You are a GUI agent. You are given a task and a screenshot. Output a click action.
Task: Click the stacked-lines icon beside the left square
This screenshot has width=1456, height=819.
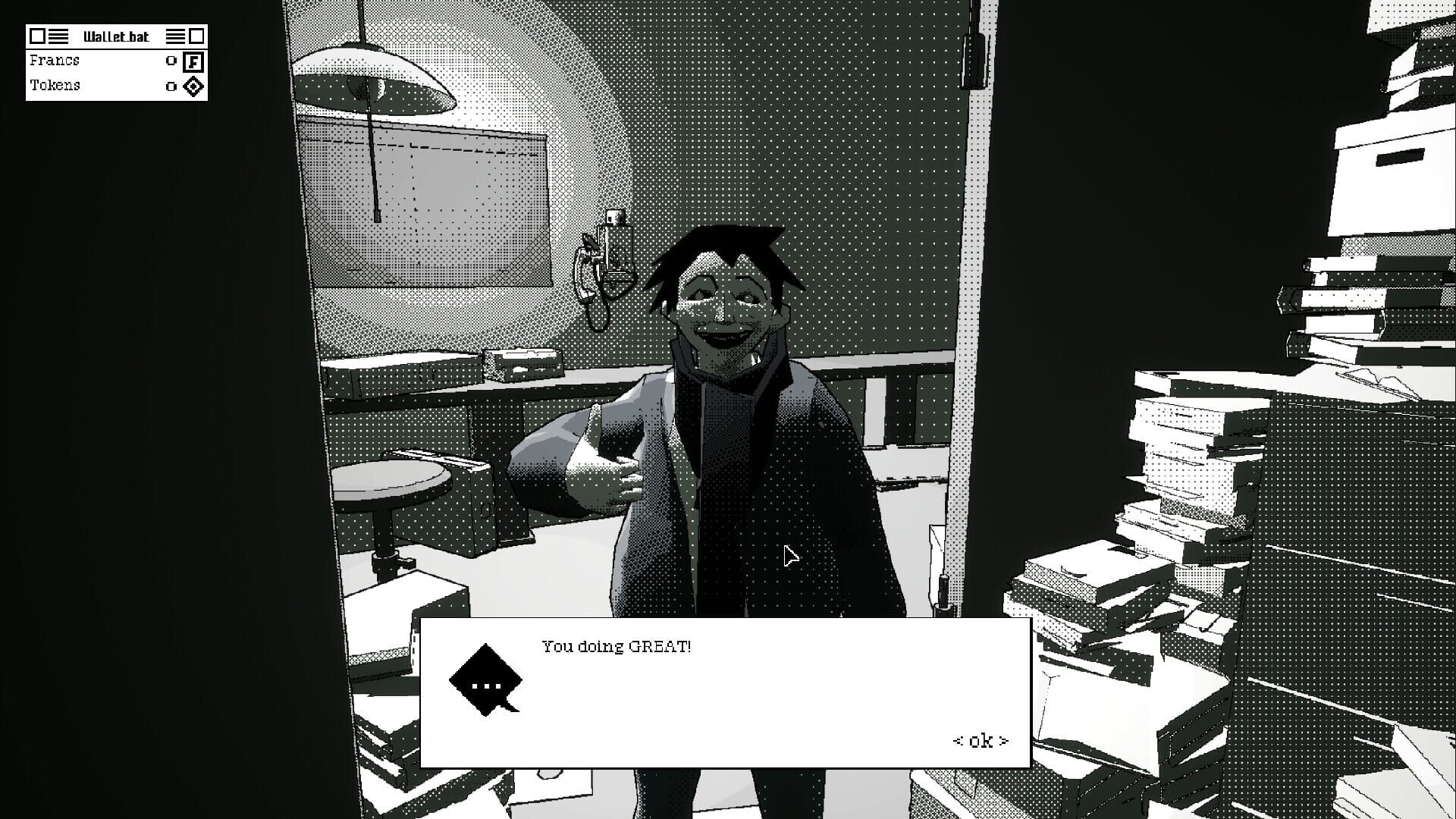57,35
